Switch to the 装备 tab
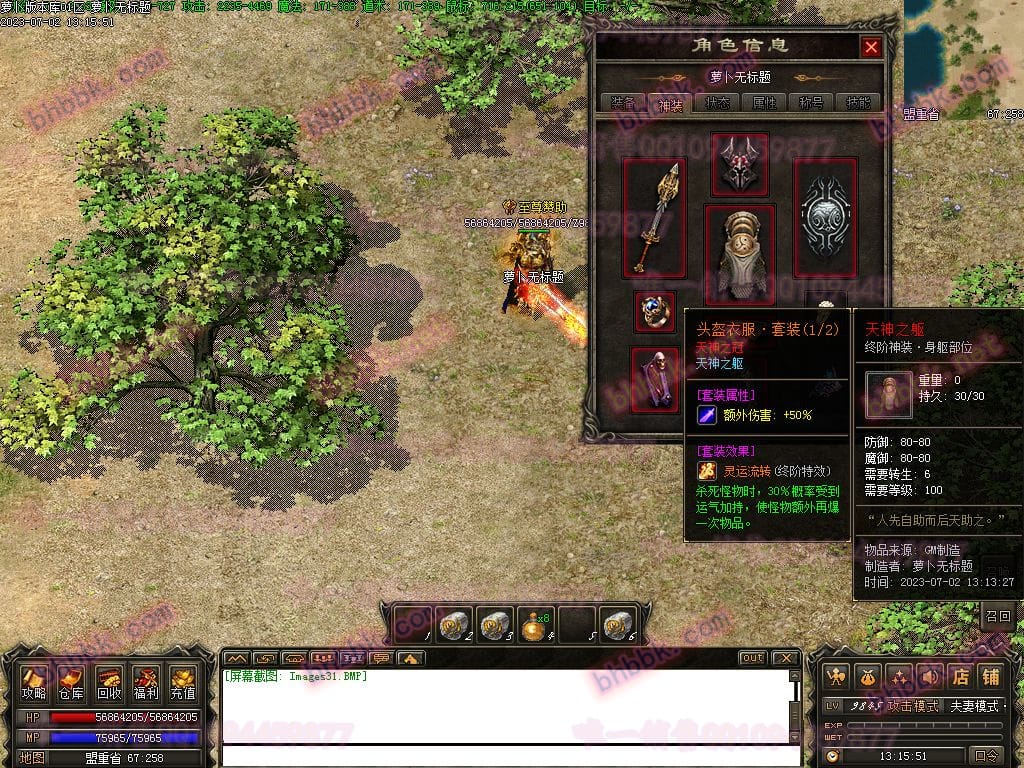Image resolution: width=1024 pixels, height=768 pixels. (622, 102)
